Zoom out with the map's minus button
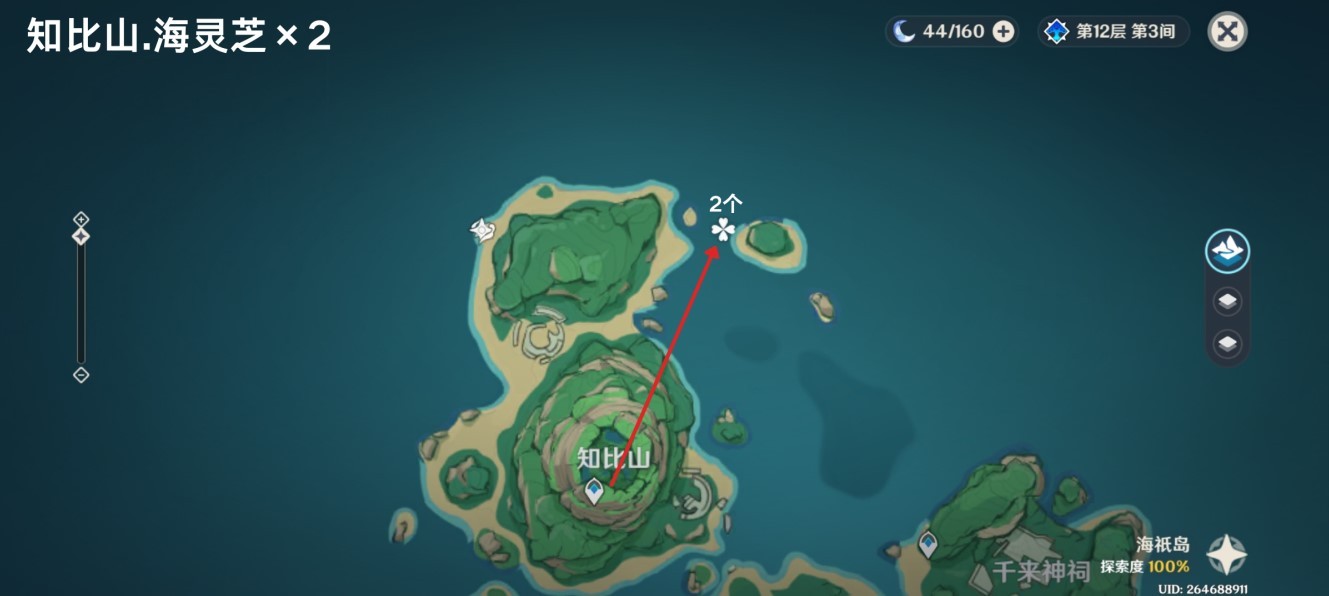The image size is (1329, 596). [x=81, y=375]
